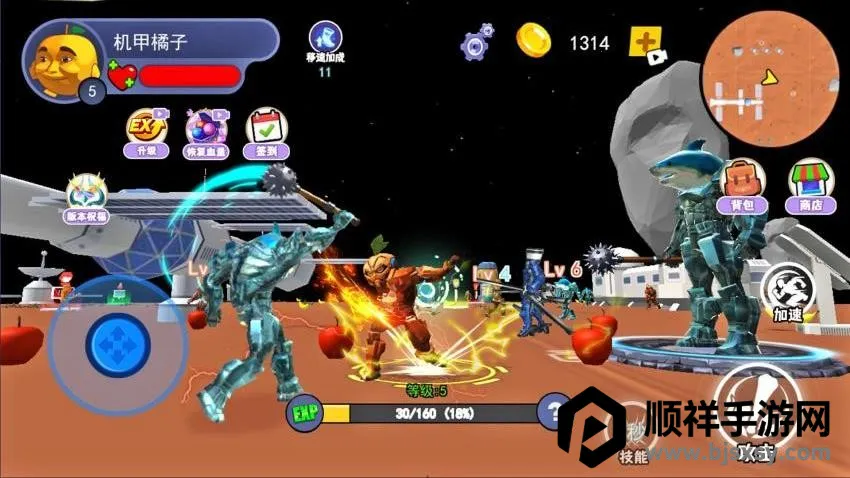Image resolution: width=850 pixels, height=478 pixels.
Task: Open the 签到 daily check-in
Action: tap(267, 131)
